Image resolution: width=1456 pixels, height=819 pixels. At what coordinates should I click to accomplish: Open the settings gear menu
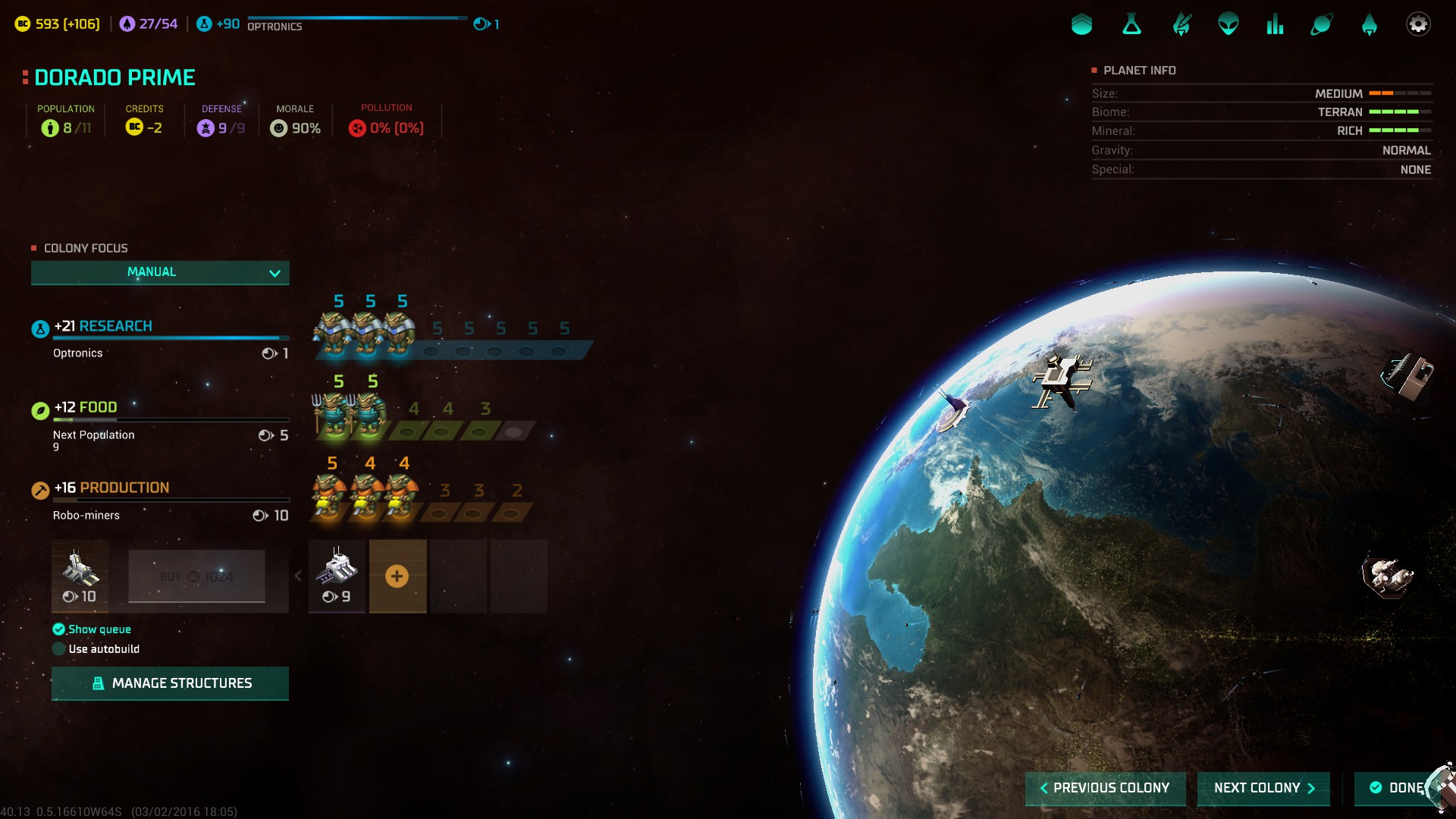point(1417,24)
